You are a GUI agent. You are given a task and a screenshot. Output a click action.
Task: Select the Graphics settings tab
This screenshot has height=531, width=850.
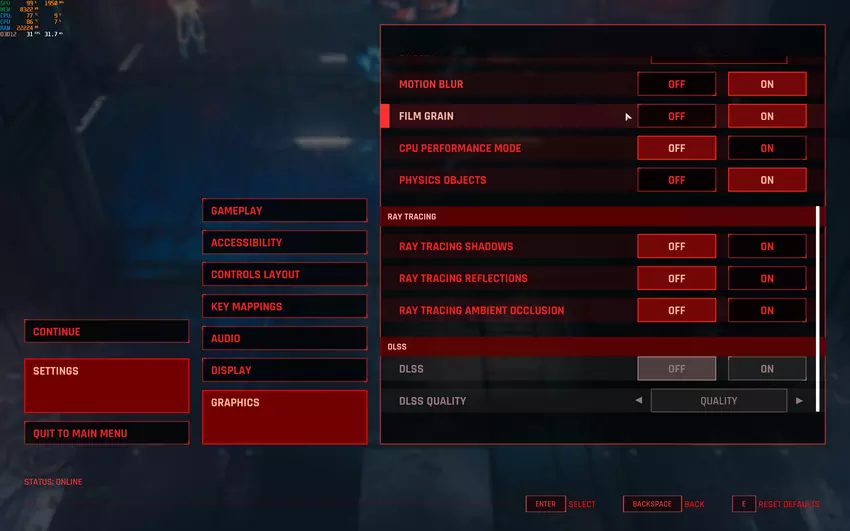[284, 416]
